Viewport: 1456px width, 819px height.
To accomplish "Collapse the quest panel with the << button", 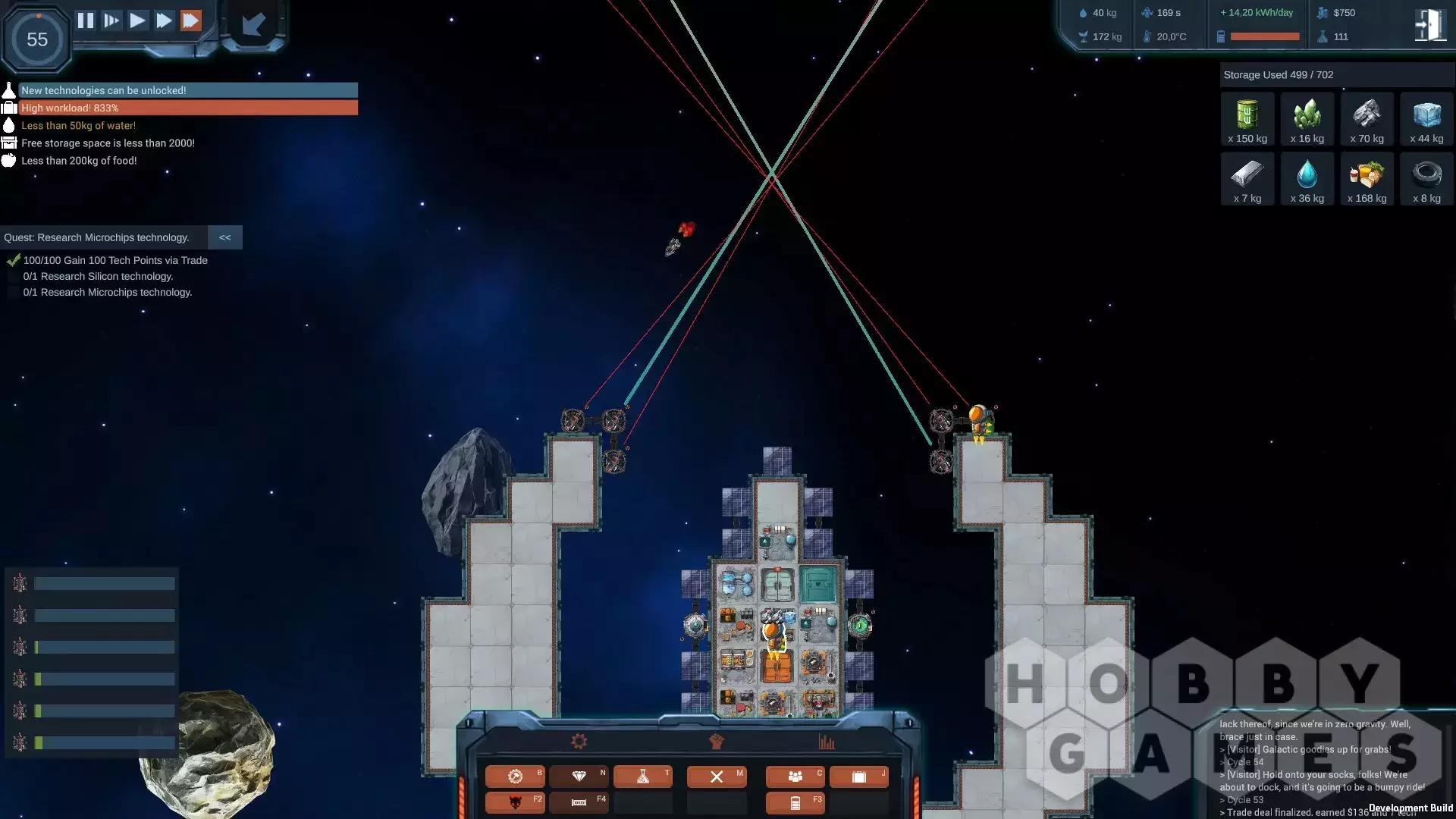I will coord(225,237).
